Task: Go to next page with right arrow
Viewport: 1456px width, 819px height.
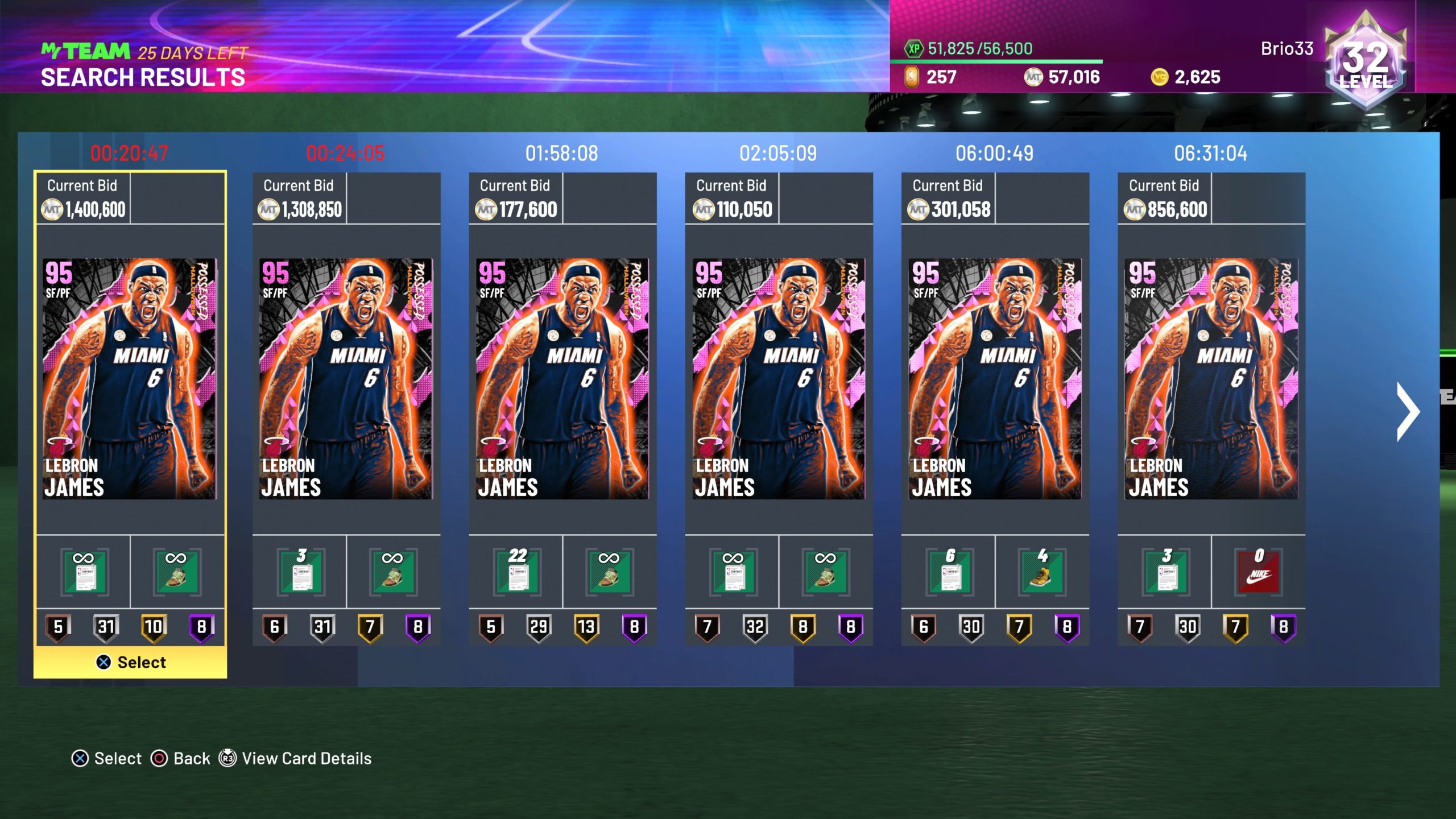Action: (x=1408, y=411)
